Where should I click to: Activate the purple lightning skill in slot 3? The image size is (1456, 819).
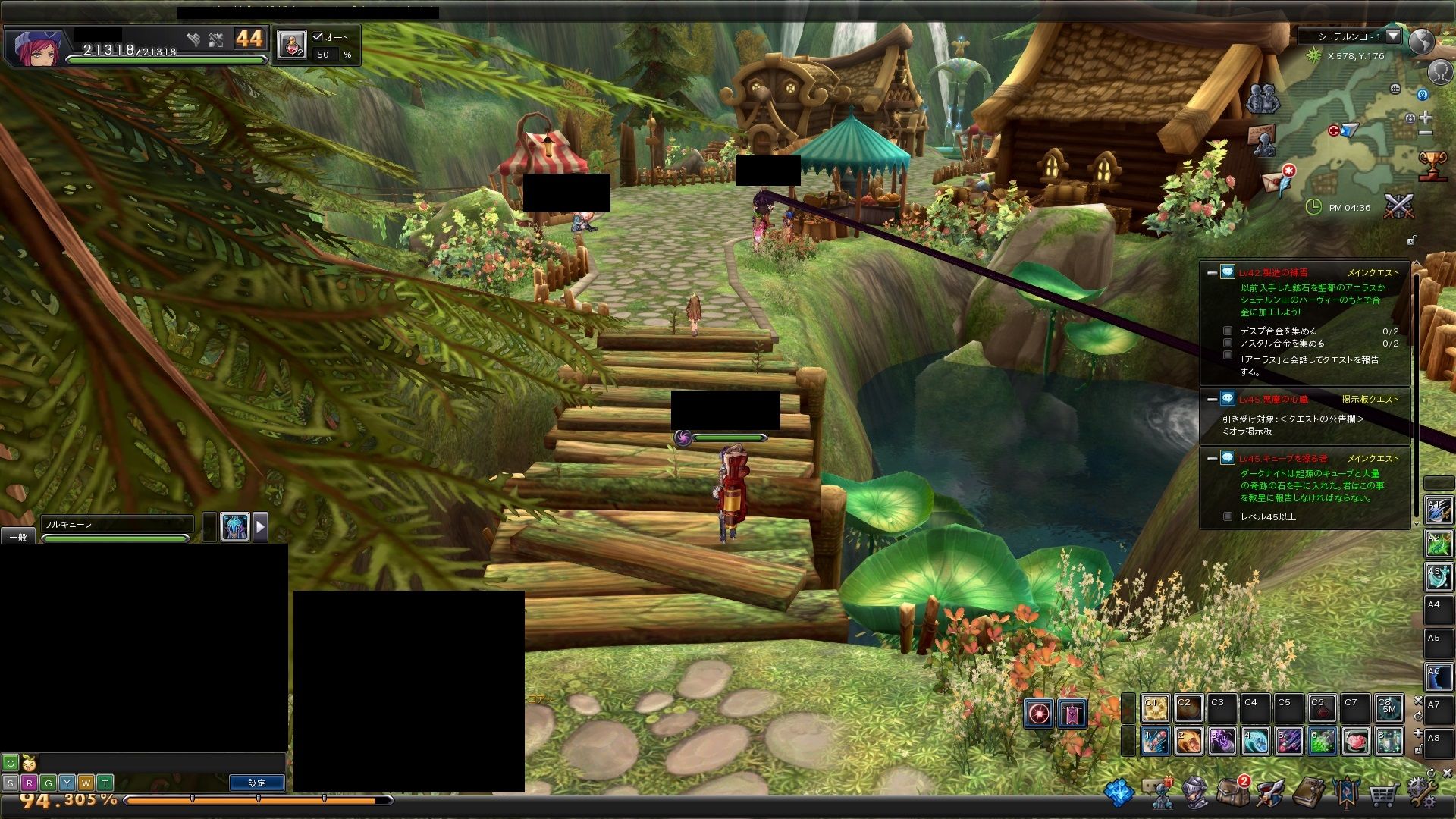(1222, 741)
